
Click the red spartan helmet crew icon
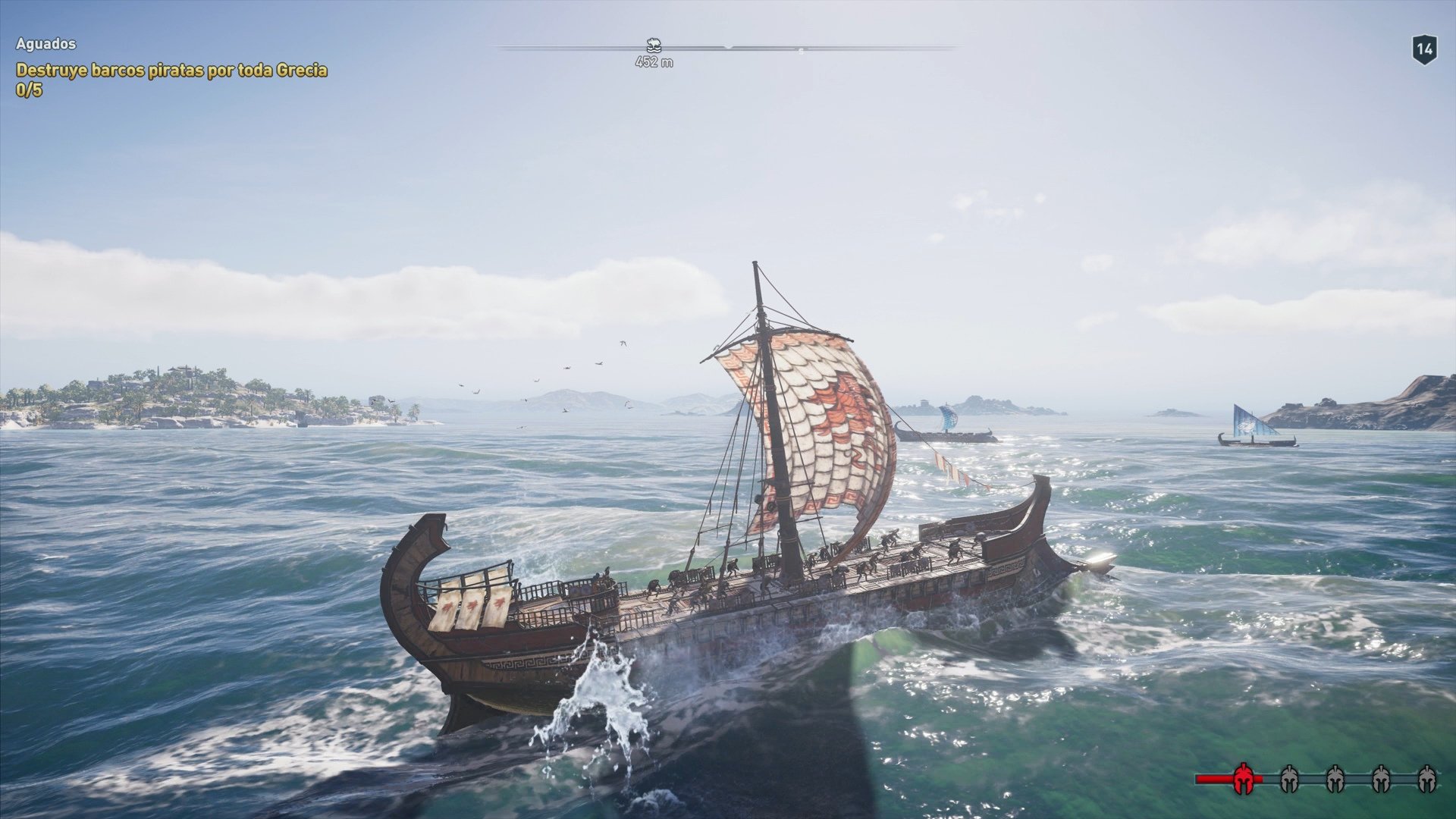point(1244,777)
